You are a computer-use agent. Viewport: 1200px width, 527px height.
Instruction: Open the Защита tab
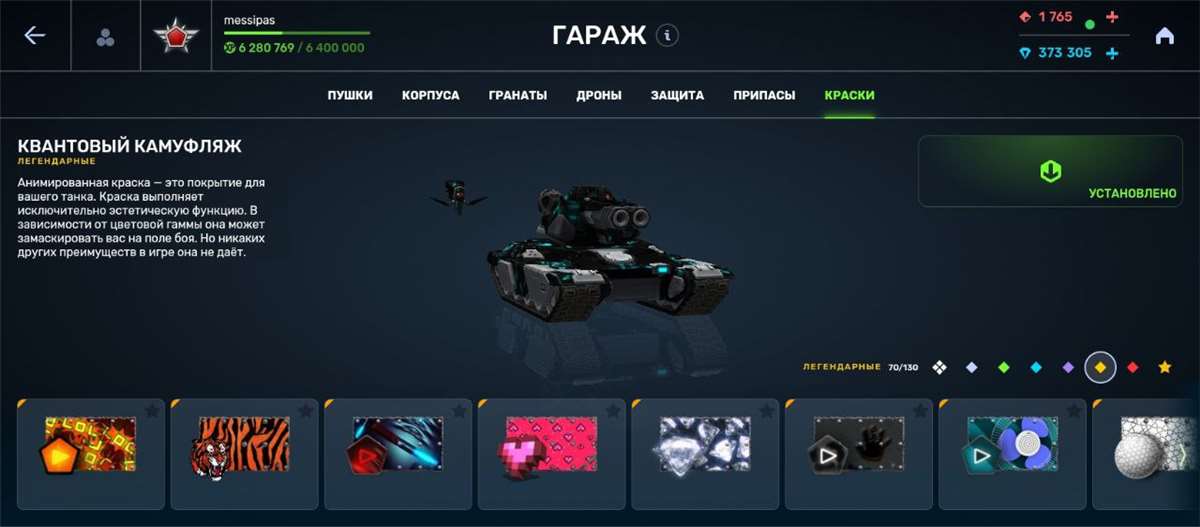point(678,96)
